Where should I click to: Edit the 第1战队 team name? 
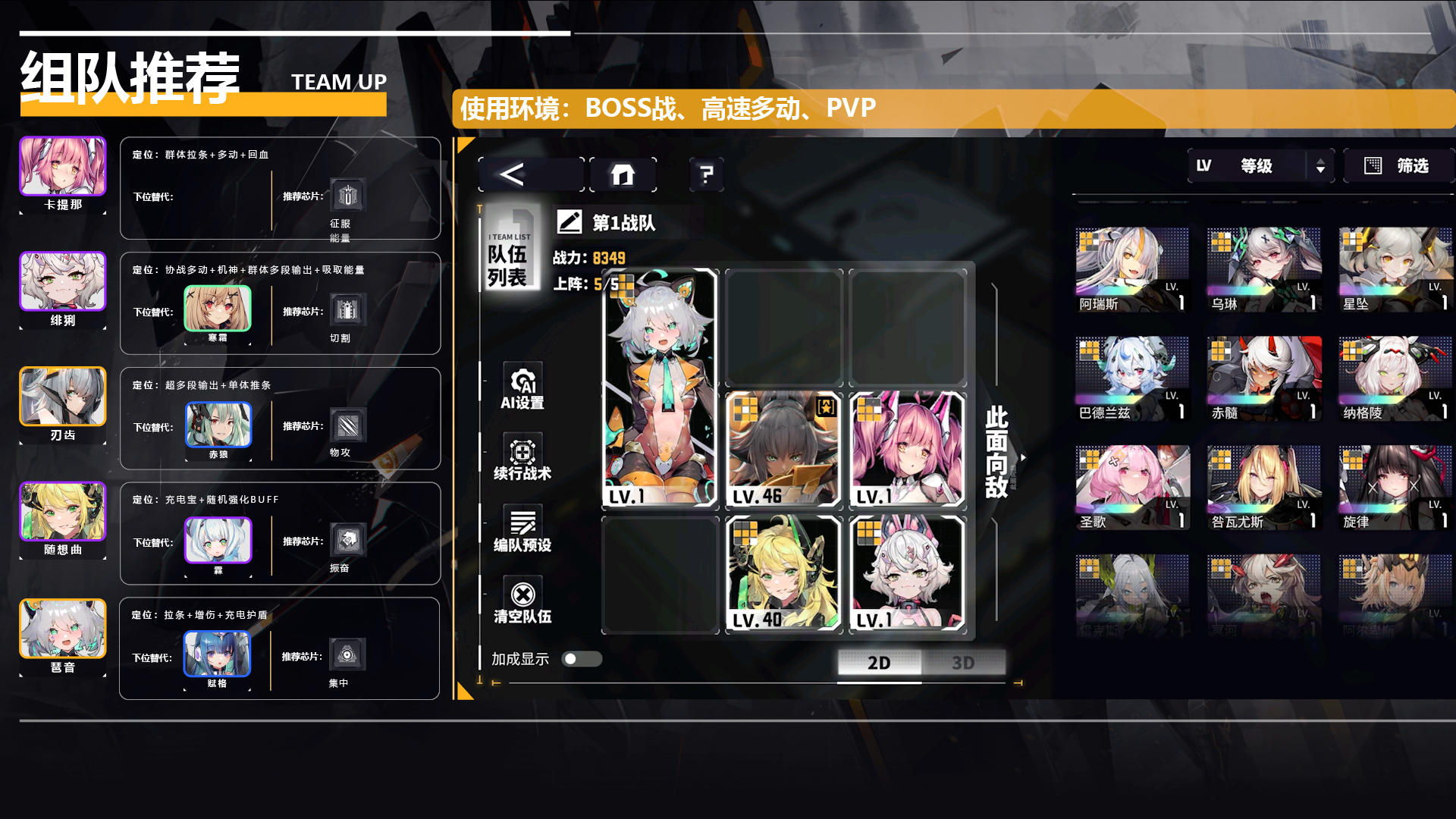click(569, 222)
